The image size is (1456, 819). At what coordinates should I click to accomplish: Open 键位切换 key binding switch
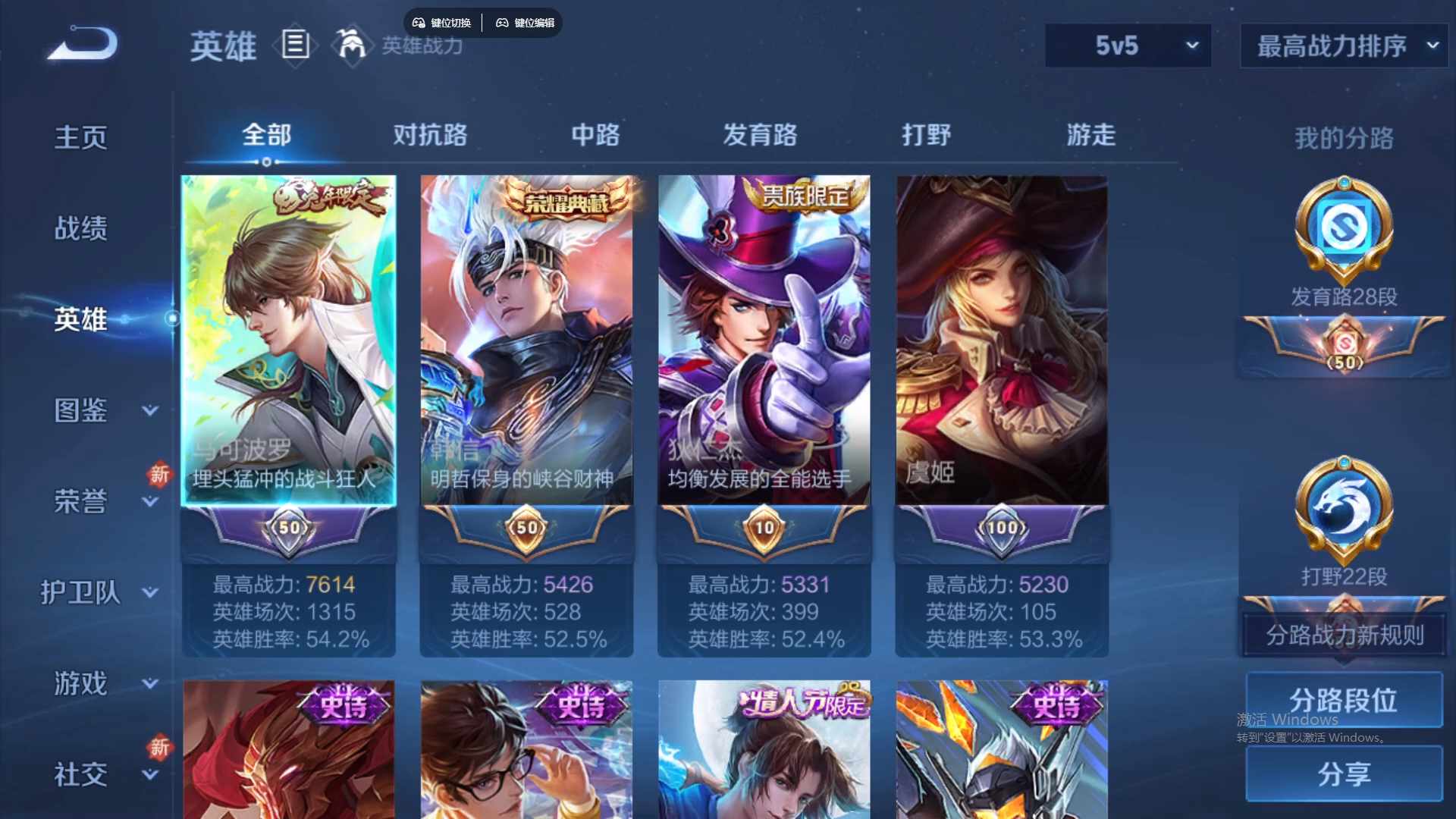442,23
